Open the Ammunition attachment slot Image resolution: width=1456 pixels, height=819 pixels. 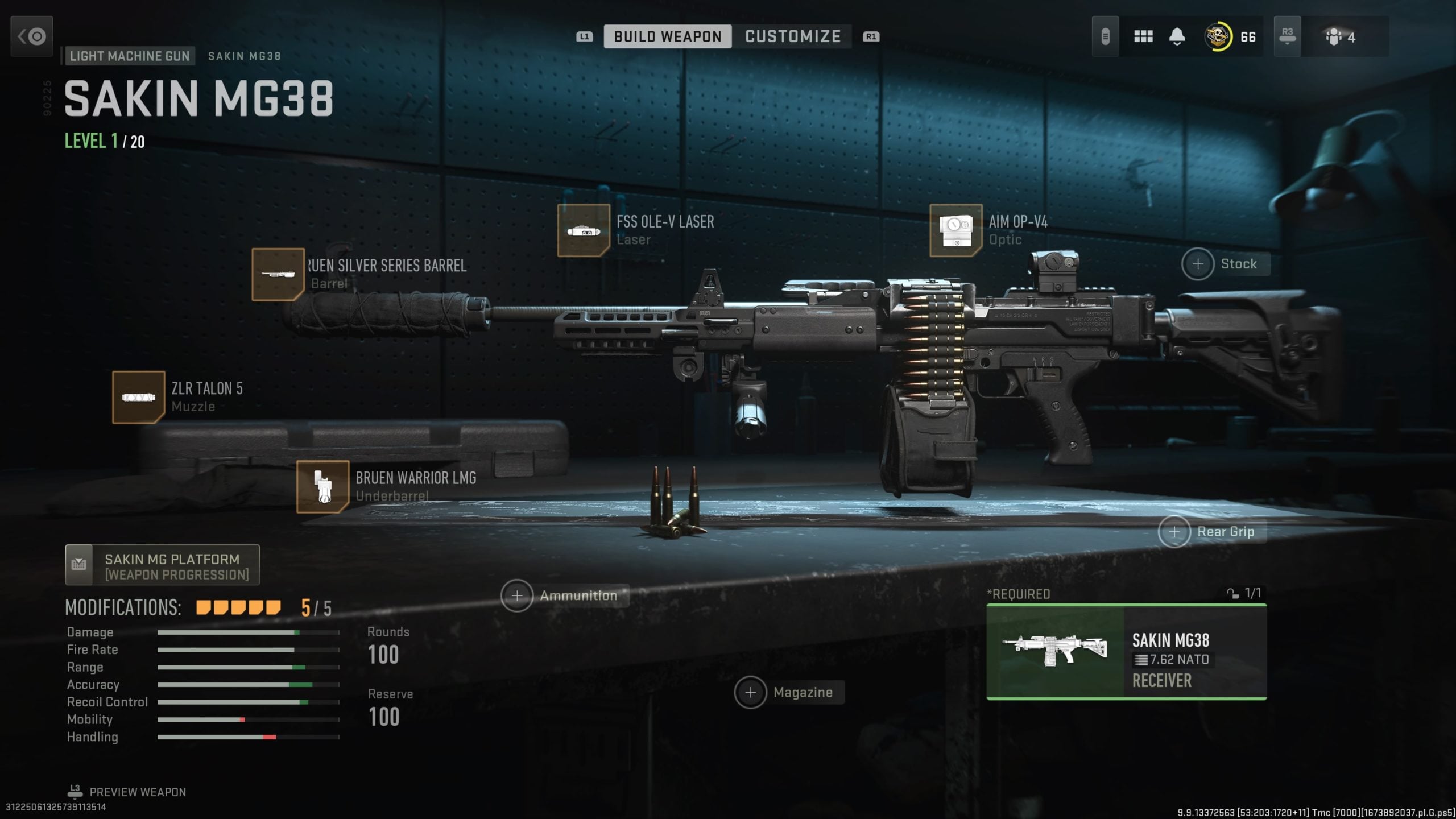click(518, 595)
